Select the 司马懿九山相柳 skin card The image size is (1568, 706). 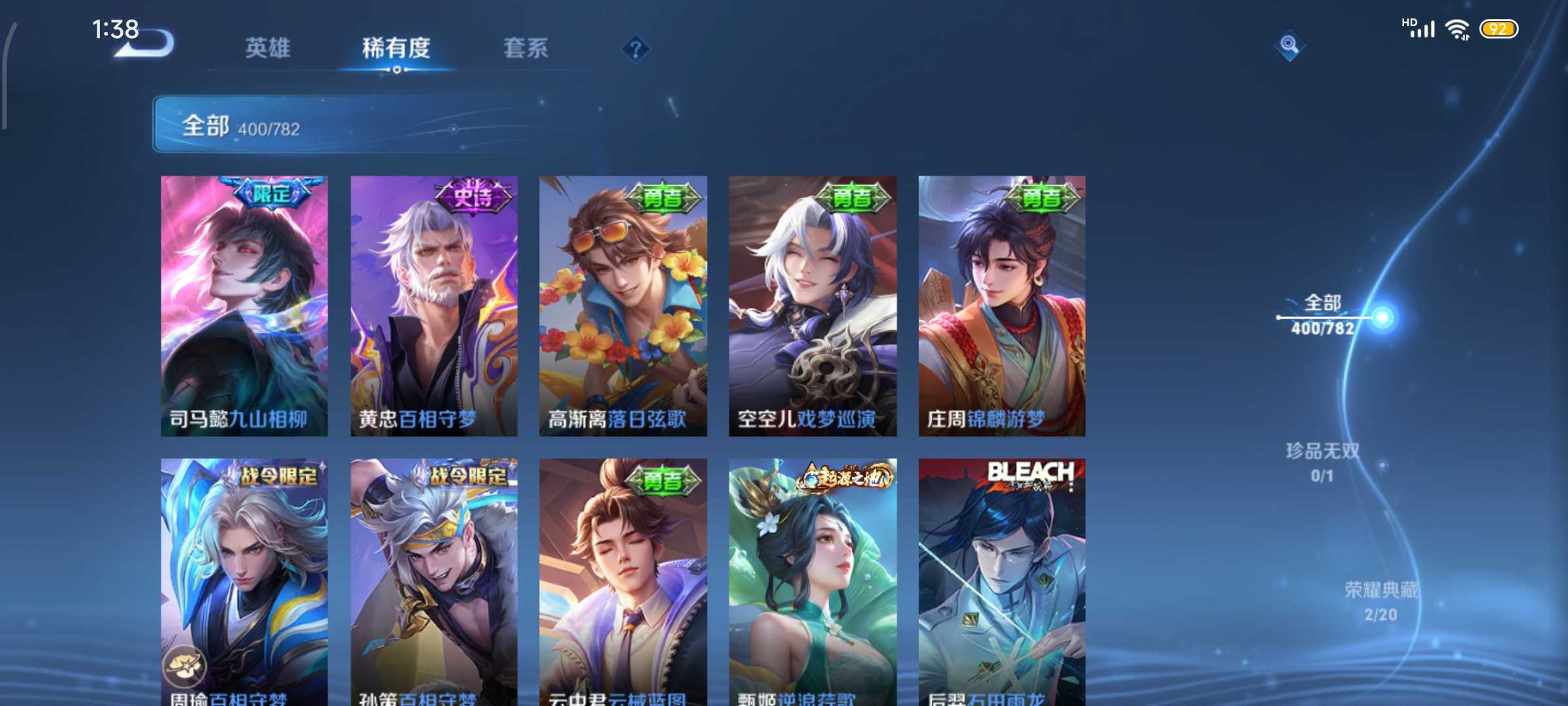244,305
